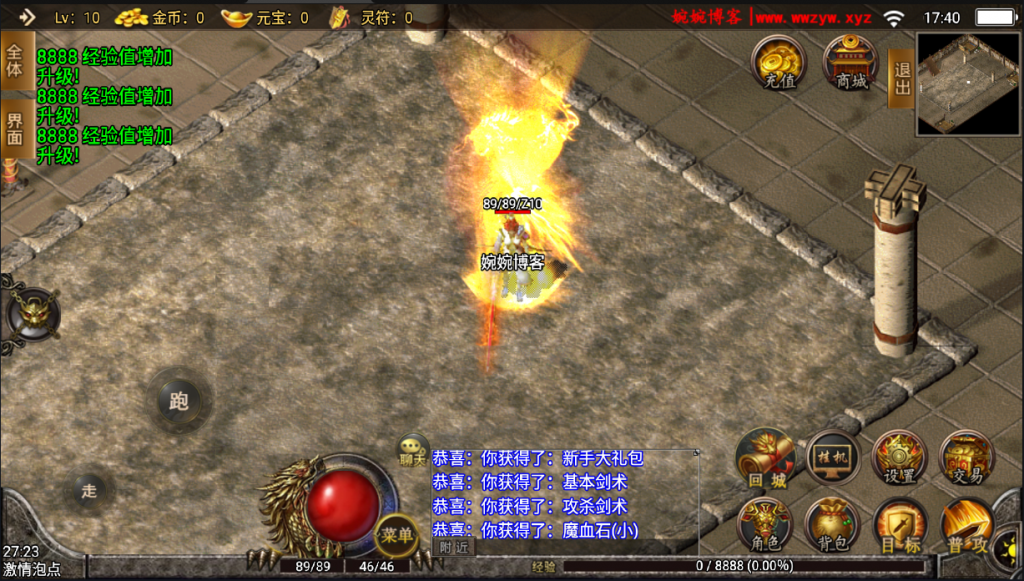Select the 跑 run button
The image size is (1024, 581).
click(178, 402)
